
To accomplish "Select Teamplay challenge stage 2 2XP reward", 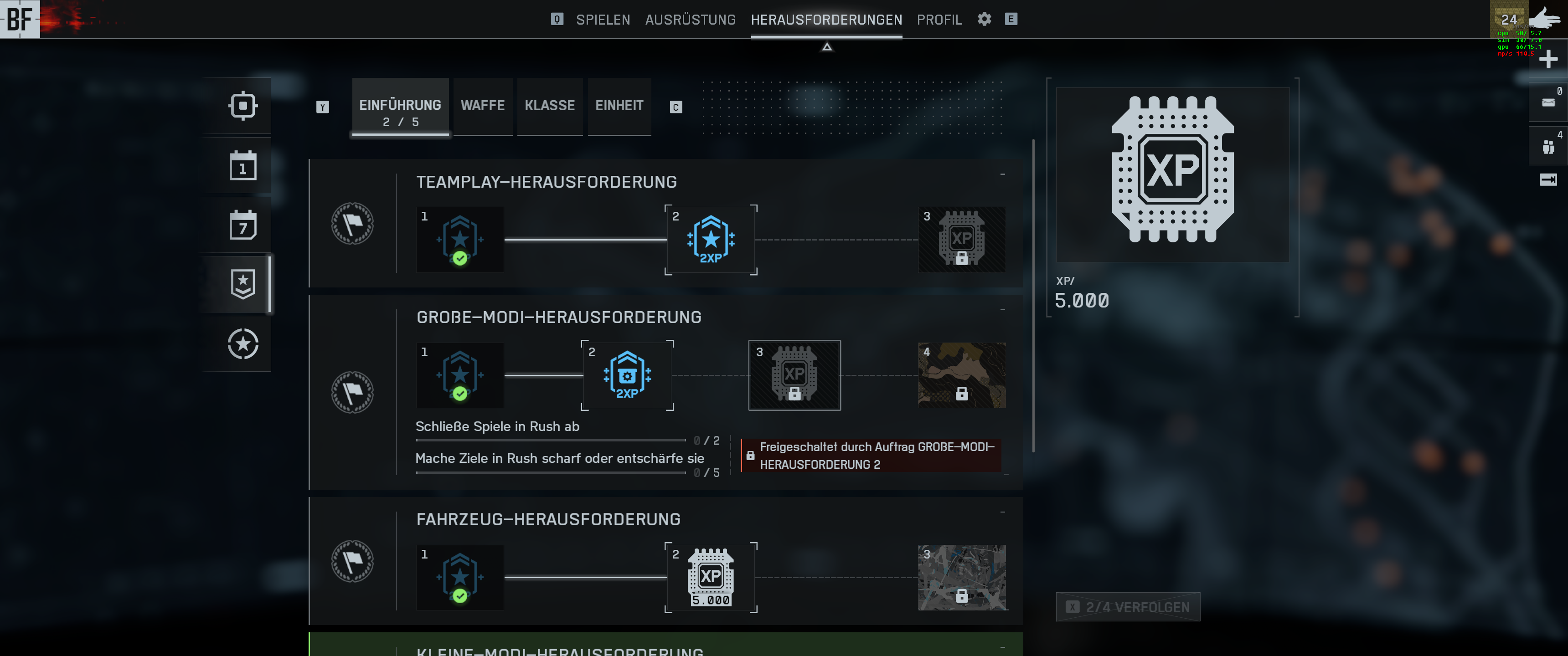I will pyautogui.click(x=710, y=240).
